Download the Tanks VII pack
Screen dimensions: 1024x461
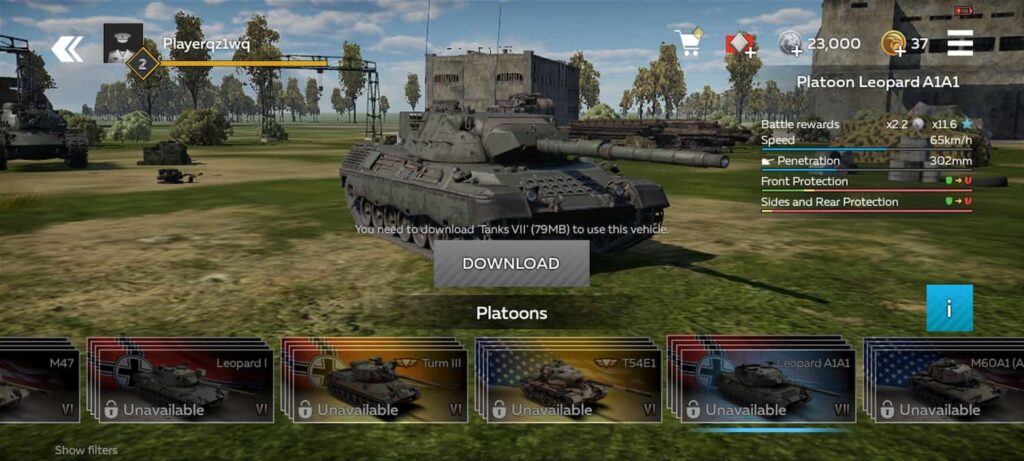[511, 264]
